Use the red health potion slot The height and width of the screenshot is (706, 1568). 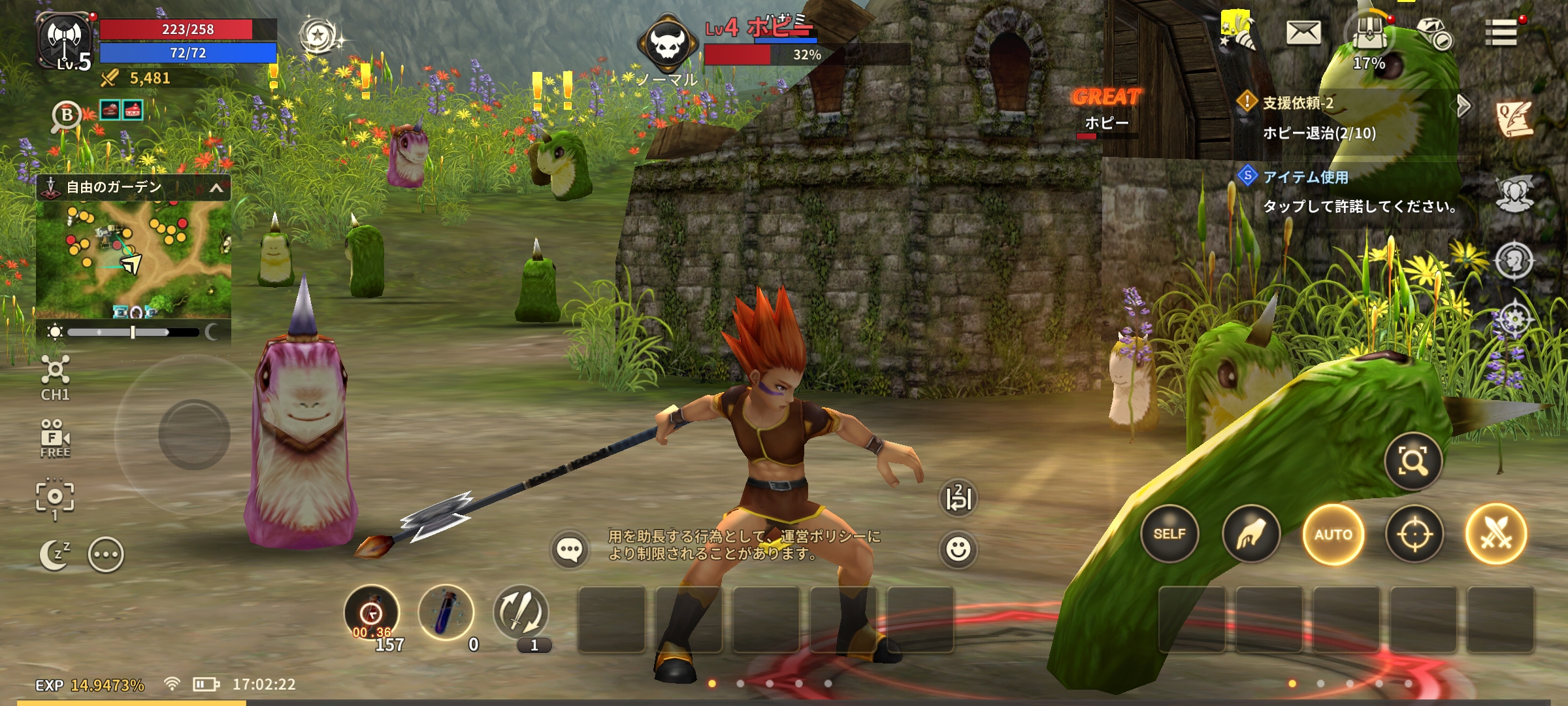372,613
